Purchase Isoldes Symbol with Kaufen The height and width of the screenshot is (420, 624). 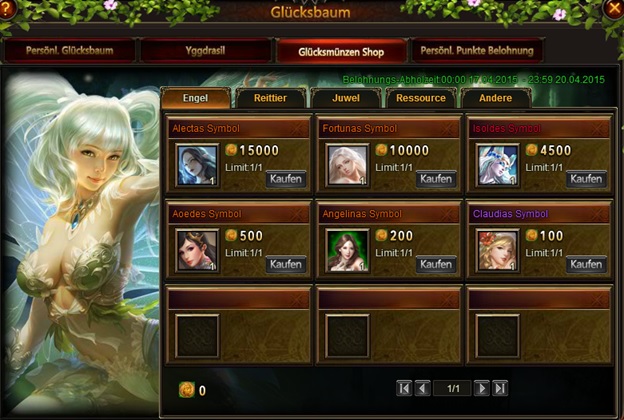click(587, 179)
